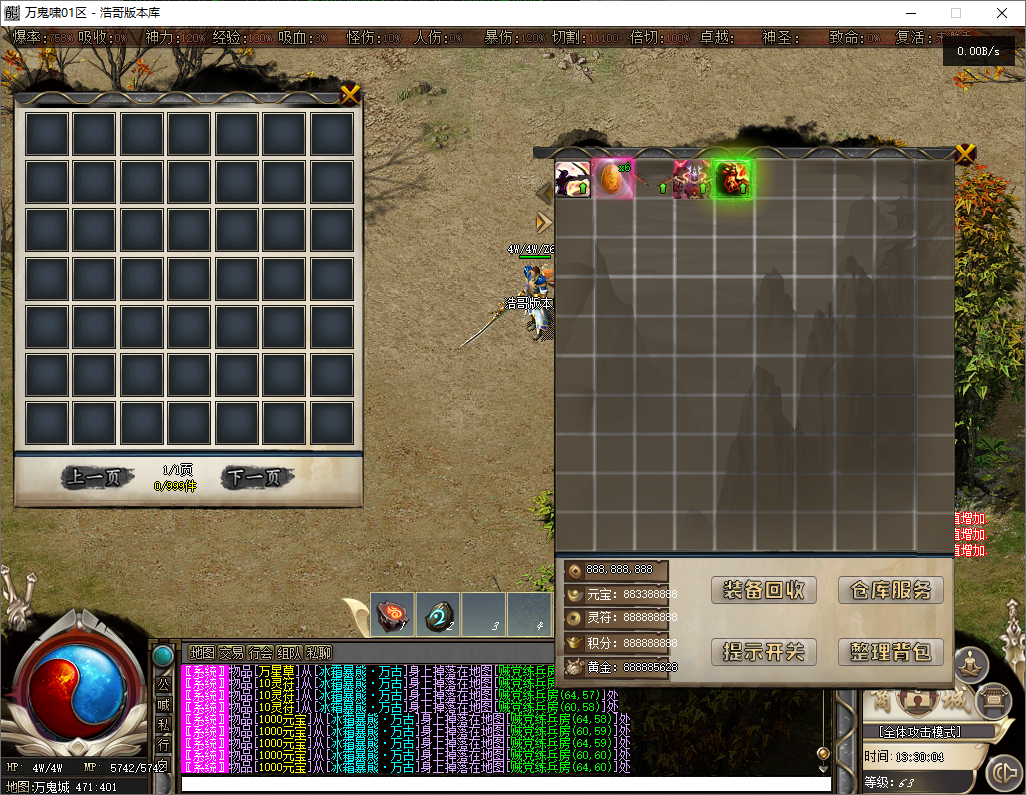This screenshot has width=1026, height=795.
Task: Select the archer item in the backpack
Action: pyautogui.click(x=573, y=180)
